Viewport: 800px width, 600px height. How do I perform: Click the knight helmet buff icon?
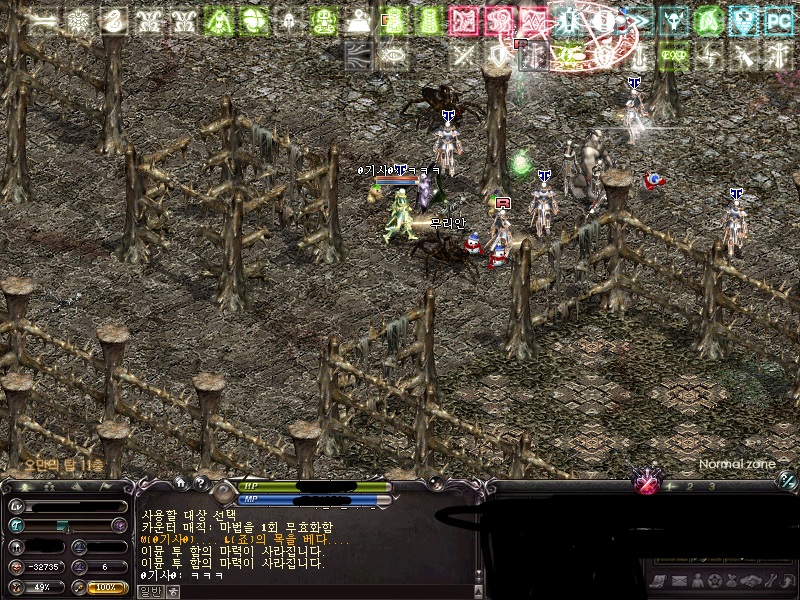click(287, 20)
